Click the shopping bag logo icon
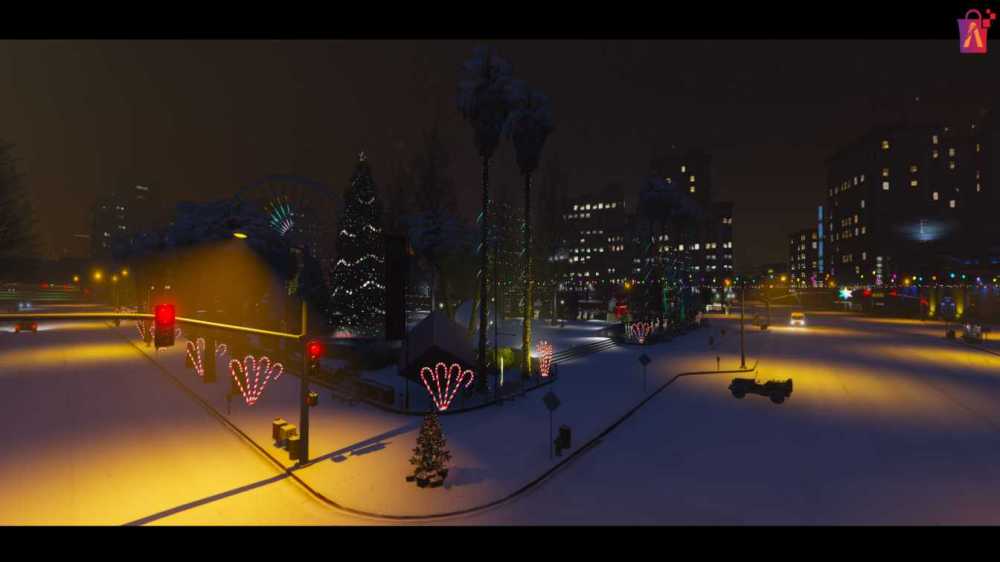Image resolution: width=1000 pixels, height=562 pixels. (x=973, y=31)
